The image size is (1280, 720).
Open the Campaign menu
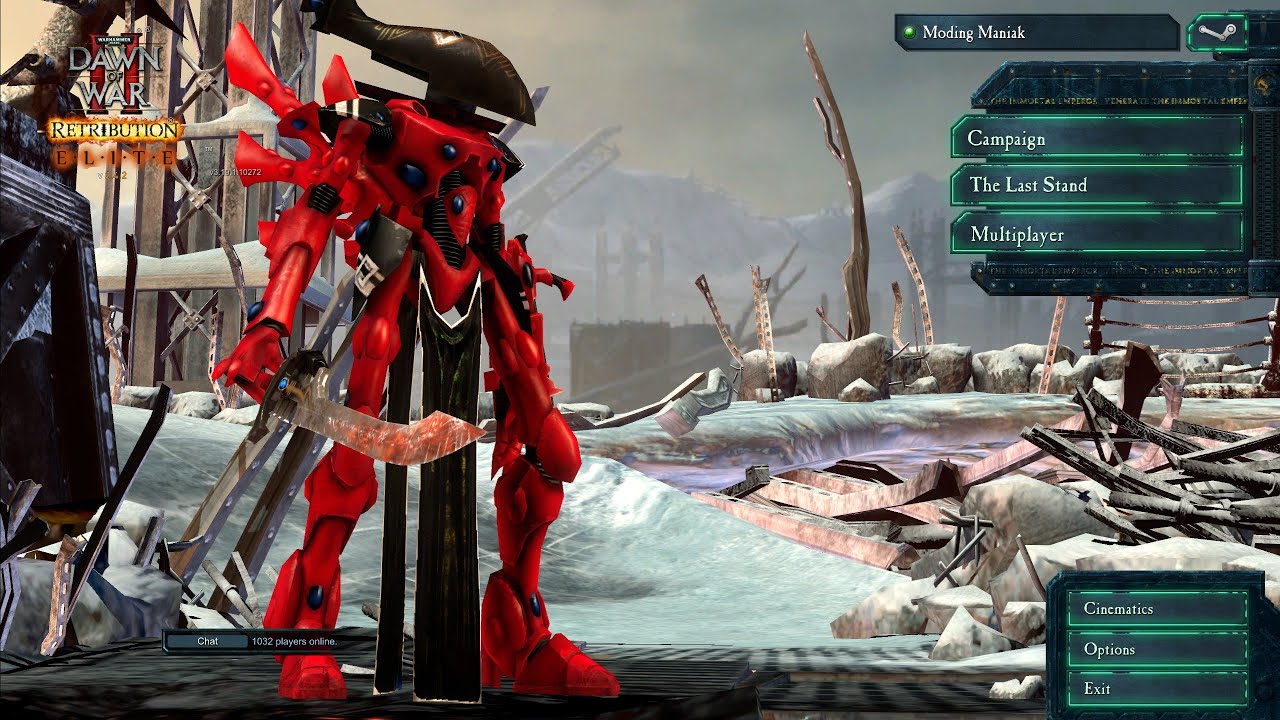click(x=1097, y=138)
